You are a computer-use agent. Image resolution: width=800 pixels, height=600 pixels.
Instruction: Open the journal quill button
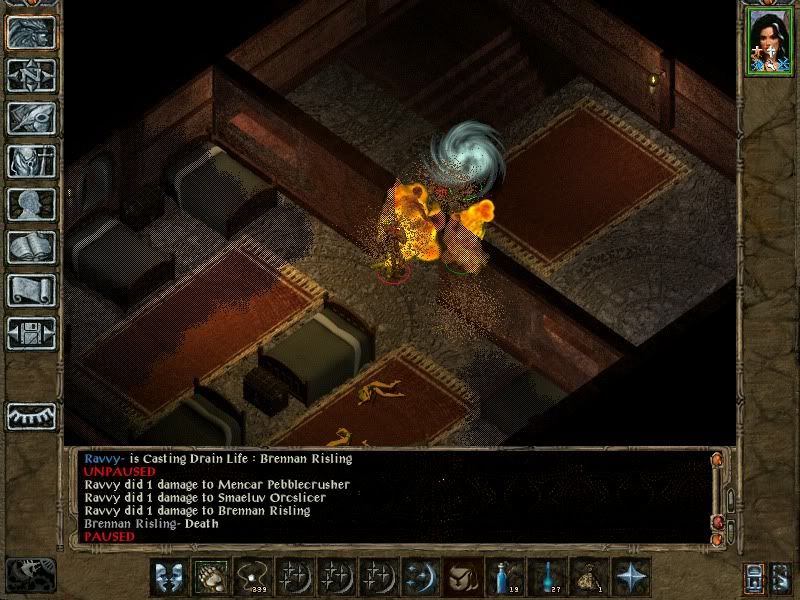pos(31,117)
